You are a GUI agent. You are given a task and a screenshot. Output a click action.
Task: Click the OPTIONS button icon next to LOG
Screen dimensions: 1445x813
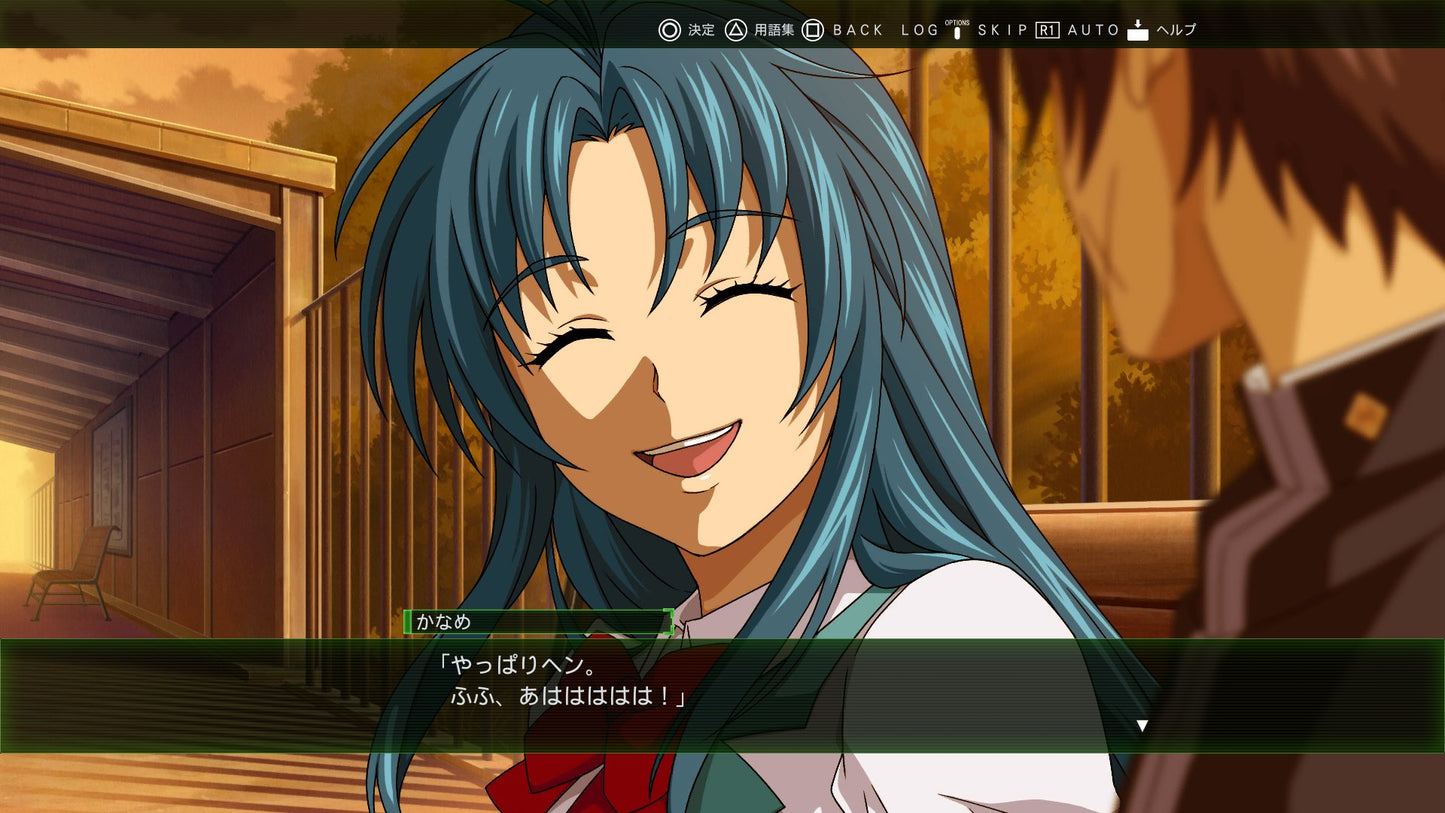tap(959, 30)
